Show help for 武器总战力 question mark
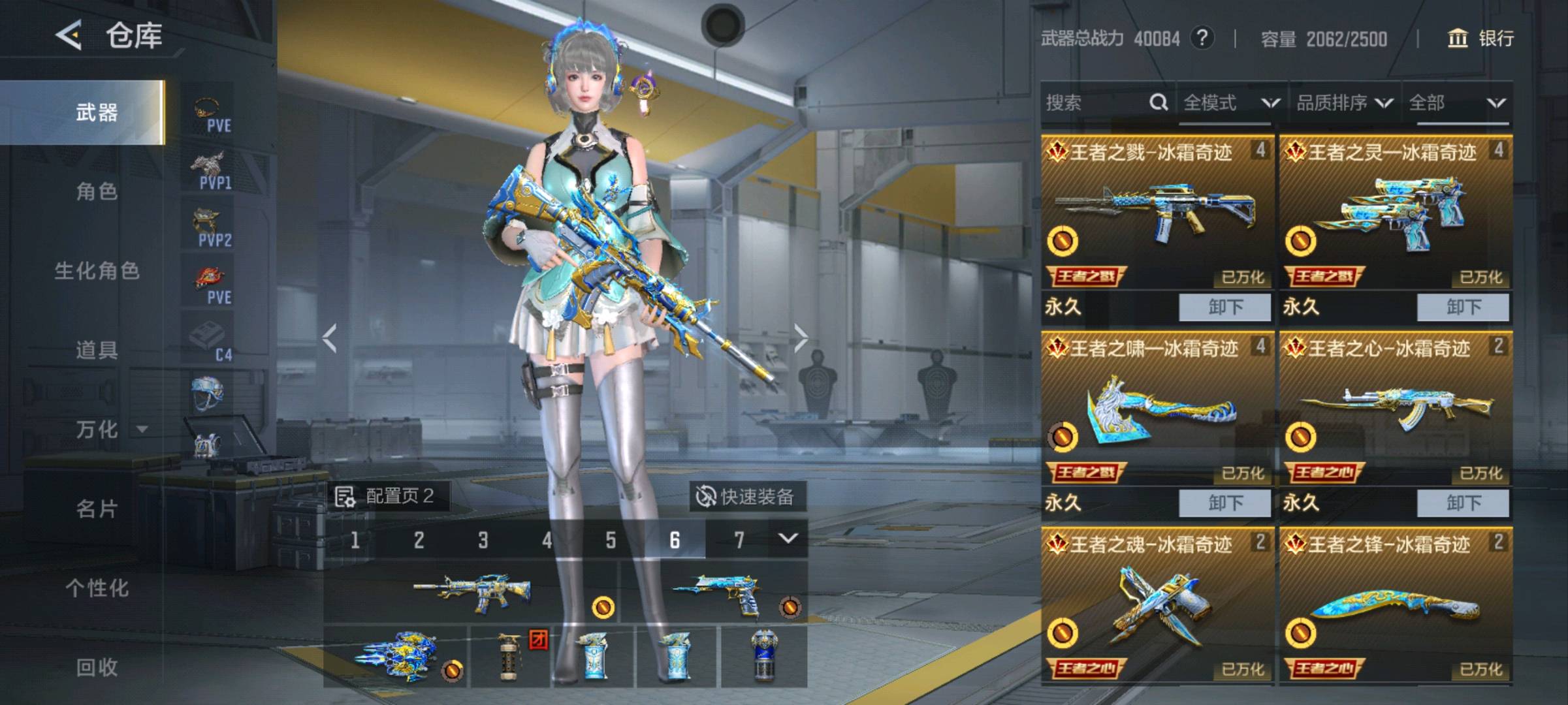This screenshot has height=705, width=1568. point(1202,38)
